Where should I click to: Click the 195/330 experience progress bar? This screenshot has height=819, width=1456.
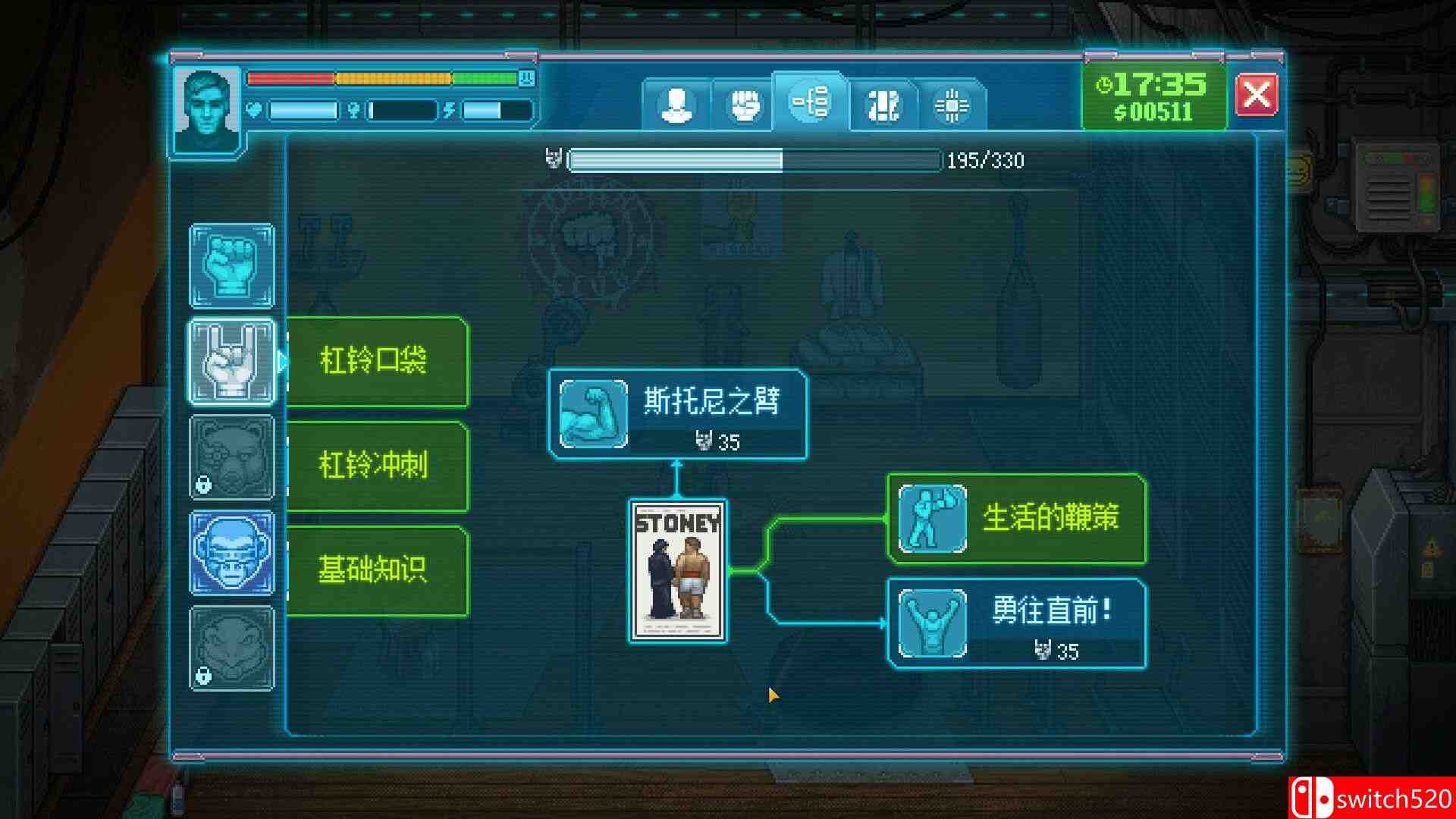click(x=755, y=160)
